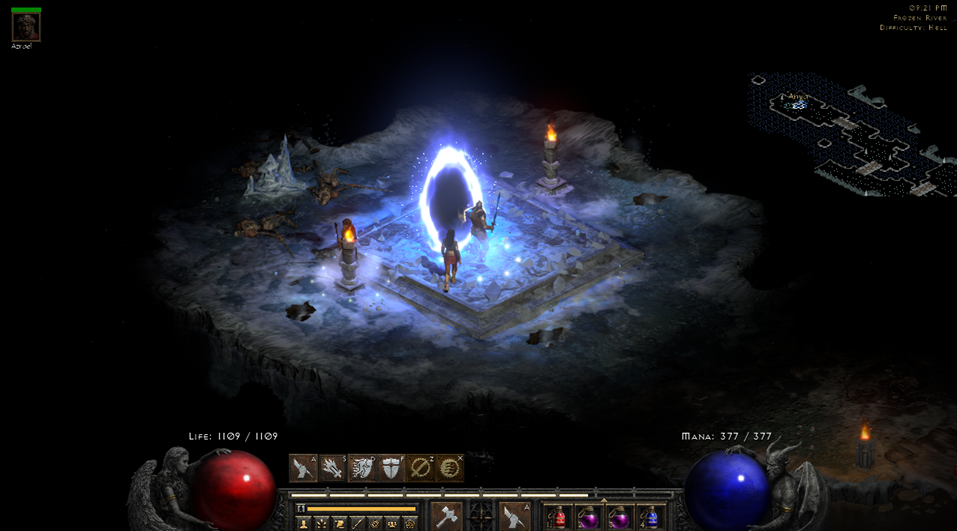Screen dimensions: 957x531
Task: Select the axe skill in the upper hotbar
Action: [x=304, y=468]
